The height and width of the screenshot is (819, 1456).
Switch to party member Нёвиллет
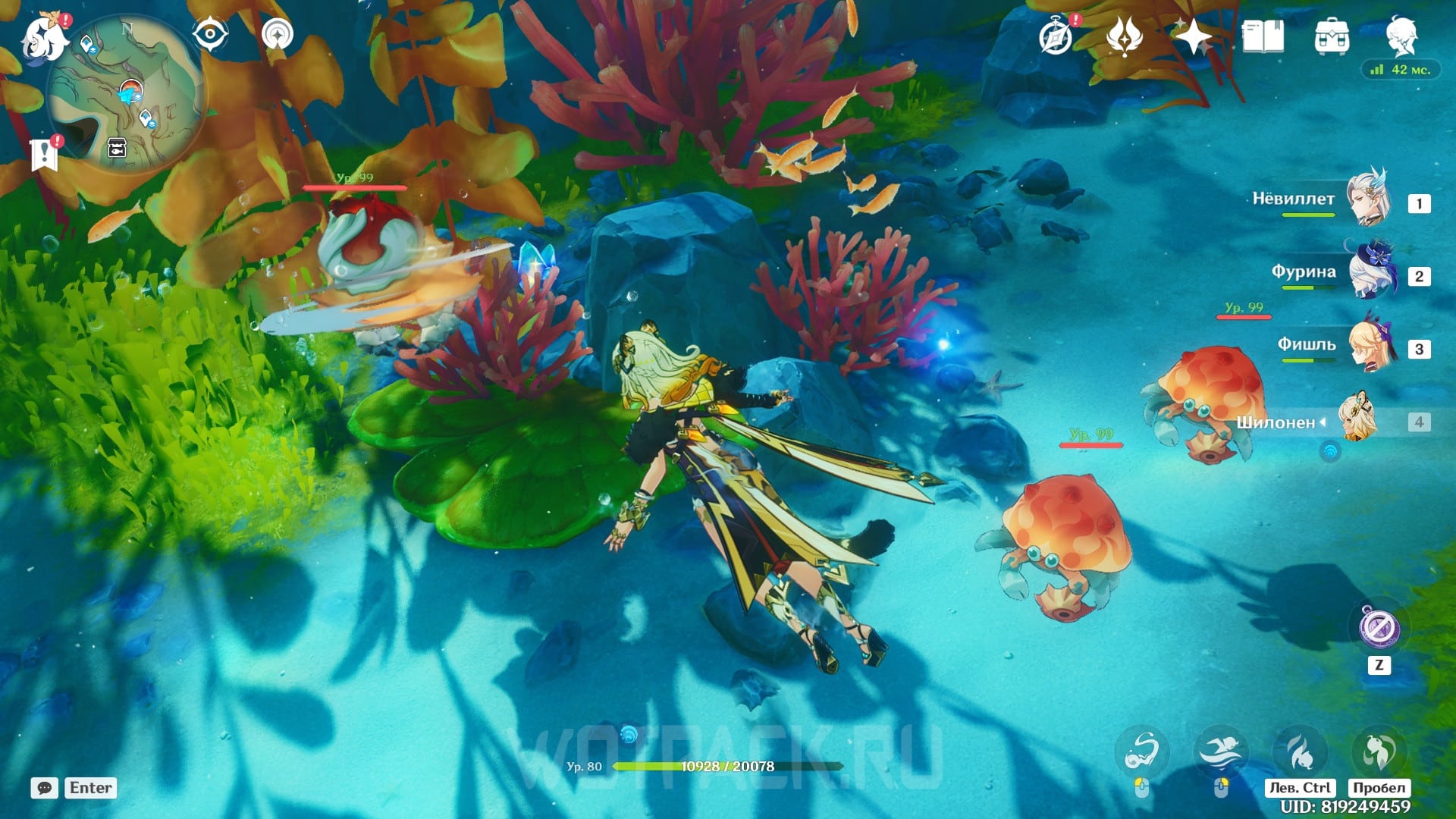point(1369,200)
